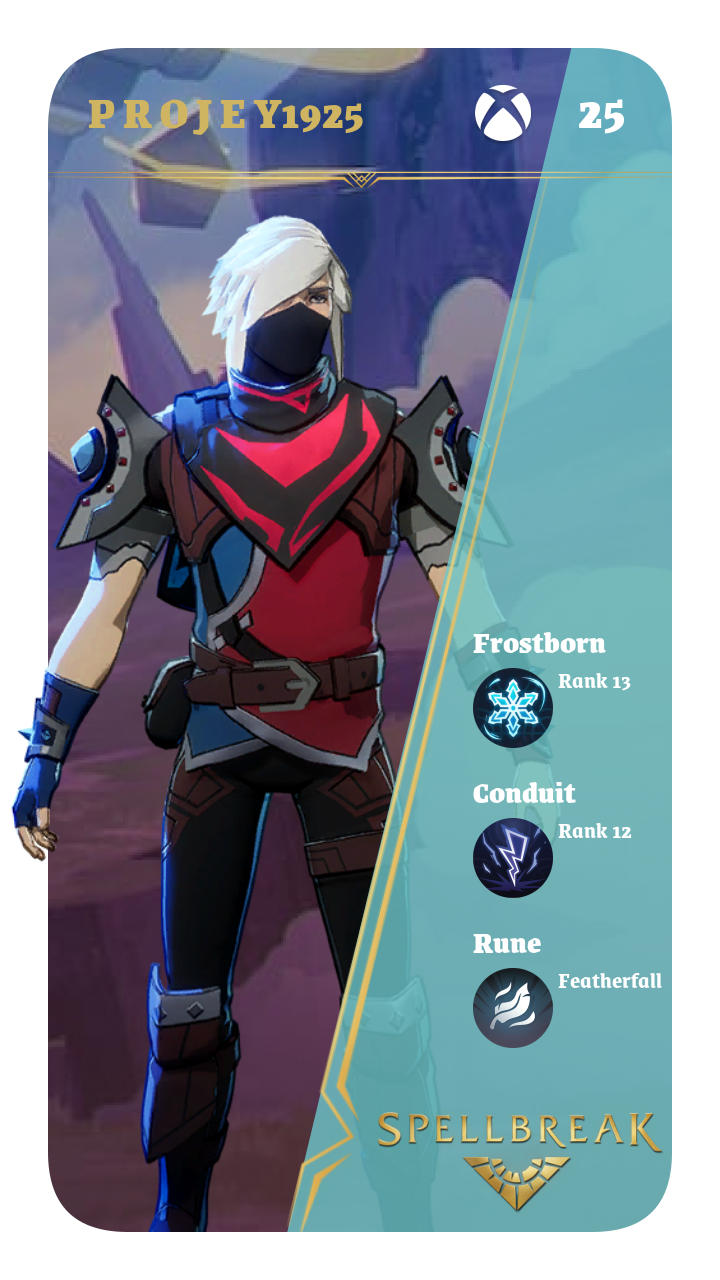Select the PROJEY1925 player name
This screenshot has height=1280, width=720.
[x=225, y=116]
